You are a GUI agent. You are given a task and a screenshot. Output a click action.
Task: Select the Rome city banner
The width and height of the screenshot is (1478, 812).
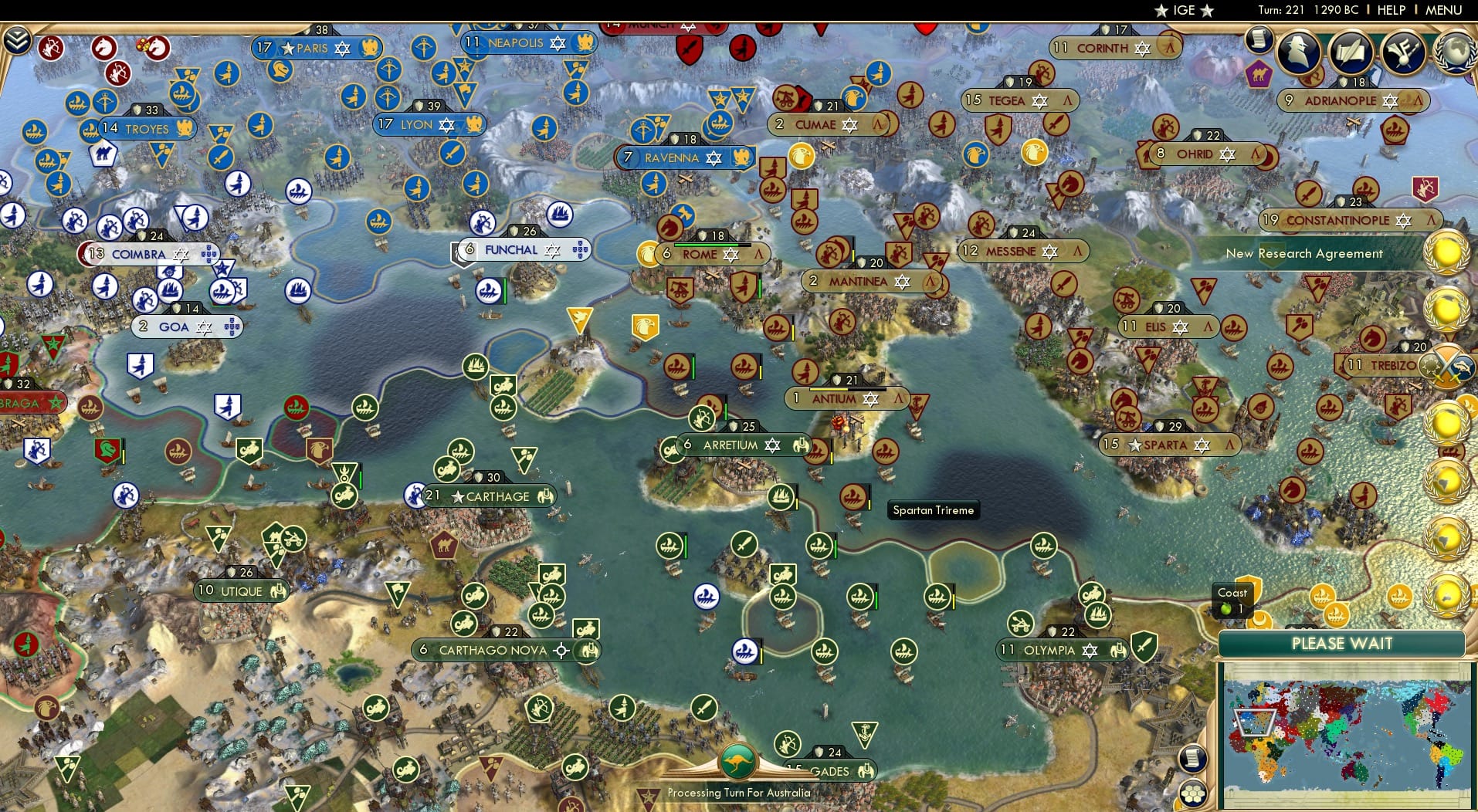[x=697, y=252]
